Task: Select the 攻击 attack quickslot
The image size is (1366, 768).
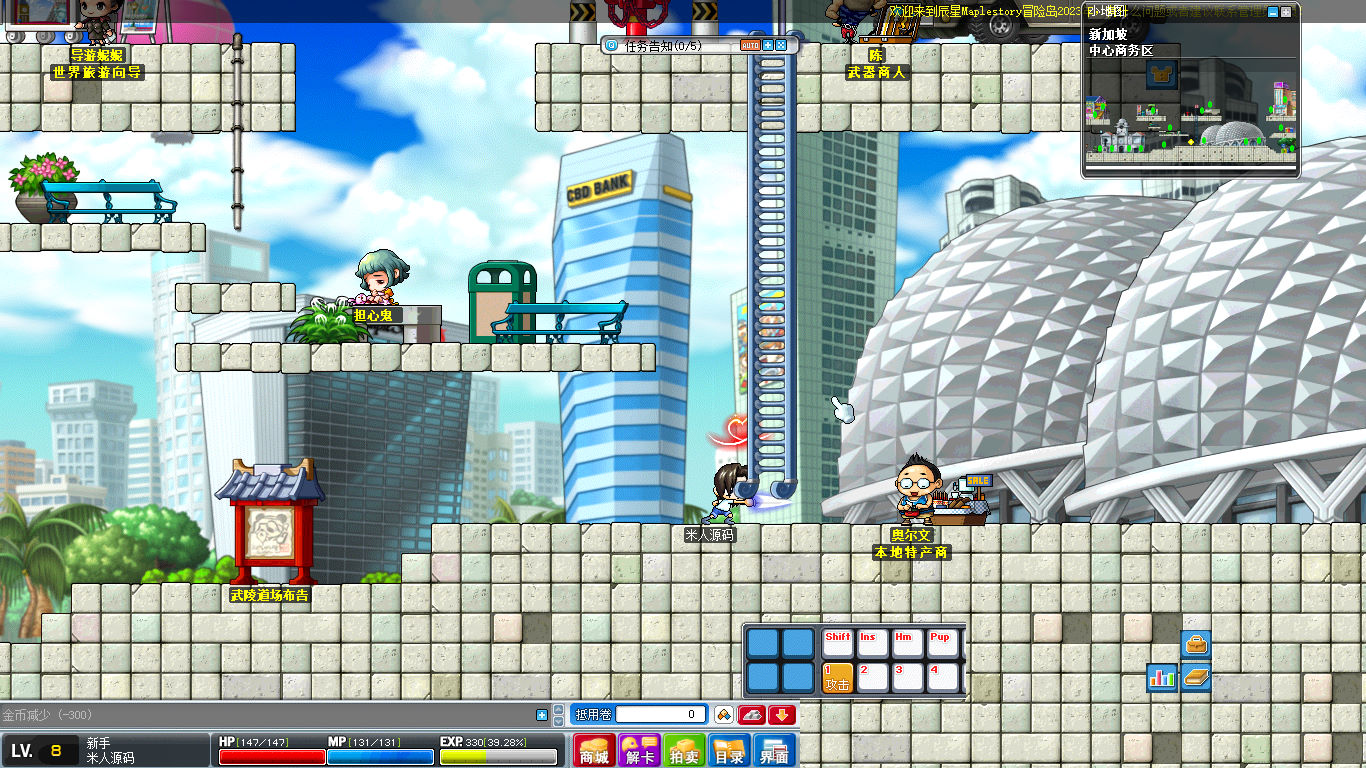Action: coord(838,677)
